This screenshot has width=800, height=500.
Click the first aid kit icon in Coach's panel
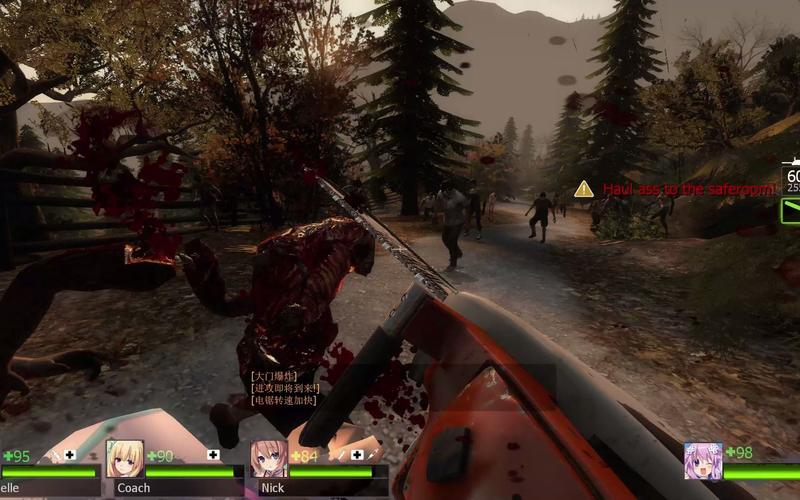pyautogui.click(x=213, y=455)
